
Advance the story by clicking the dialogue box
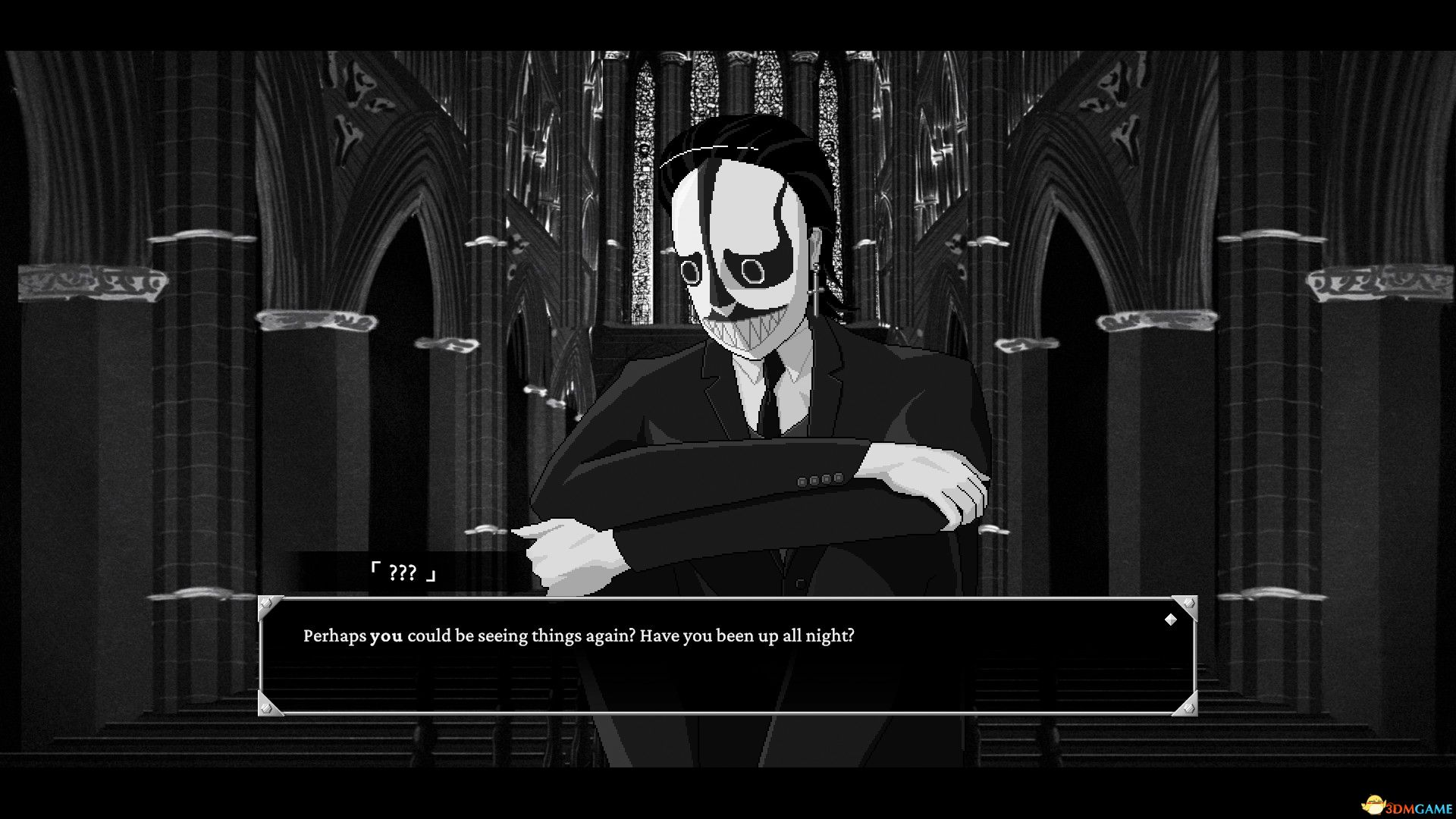click(728, 667)
